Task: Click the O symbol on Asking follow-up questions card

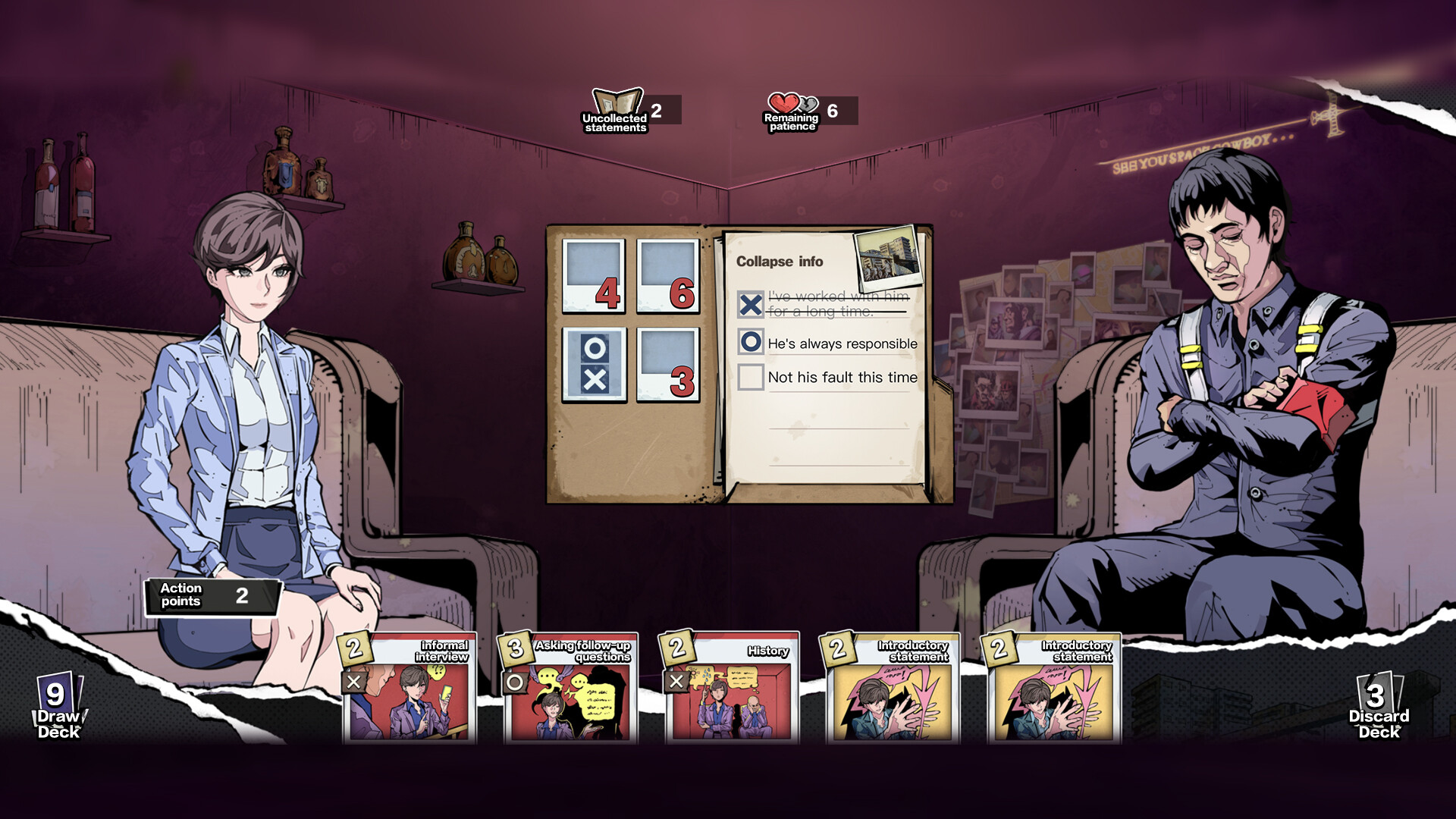Action: pos(513,682)
